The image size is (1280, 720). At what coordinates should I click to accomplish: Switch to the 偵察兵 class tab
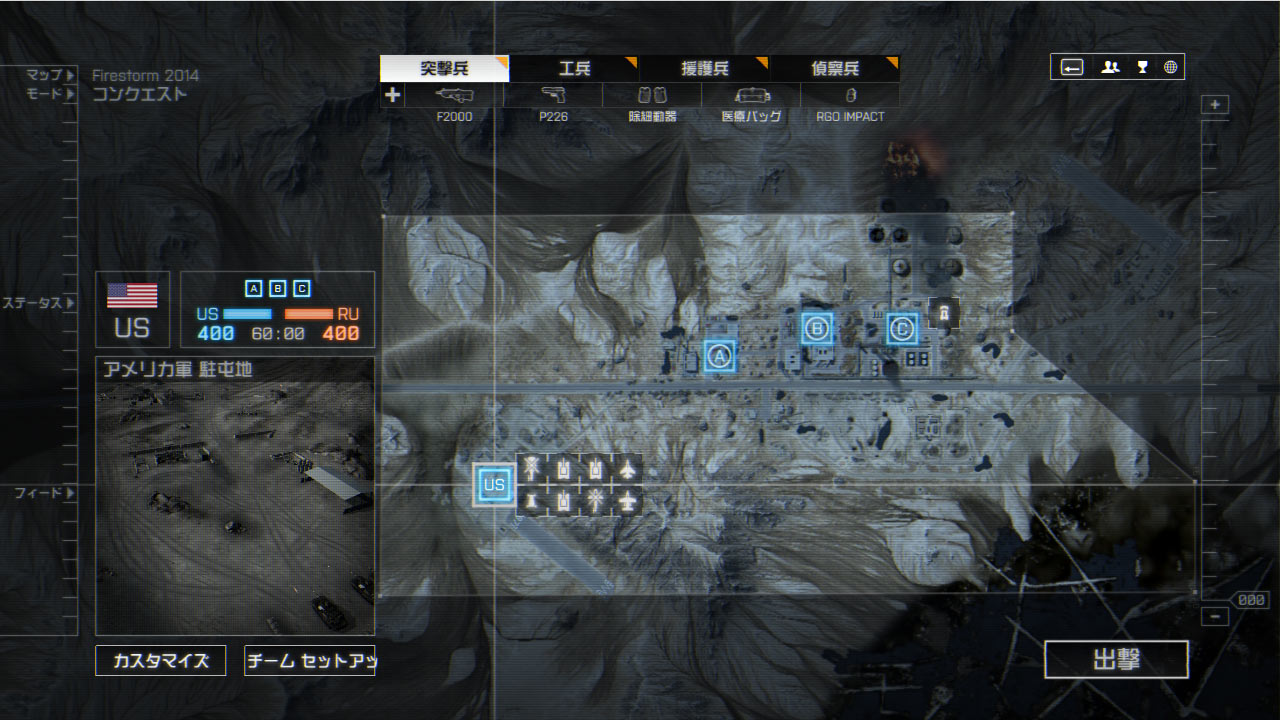(x=834, y=68)
